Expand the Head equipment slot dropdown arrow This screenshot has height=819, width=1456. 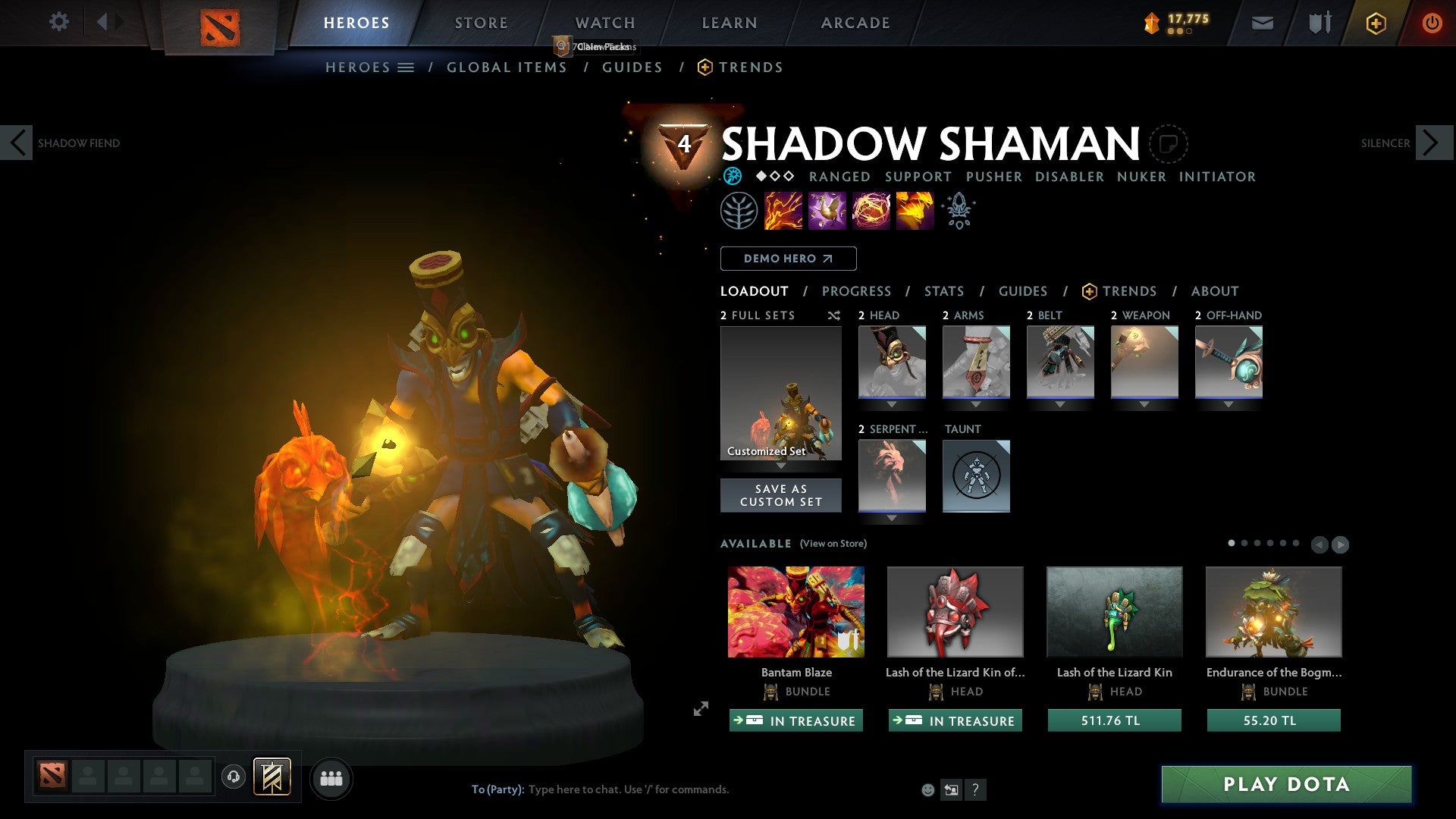click(892, 404)
